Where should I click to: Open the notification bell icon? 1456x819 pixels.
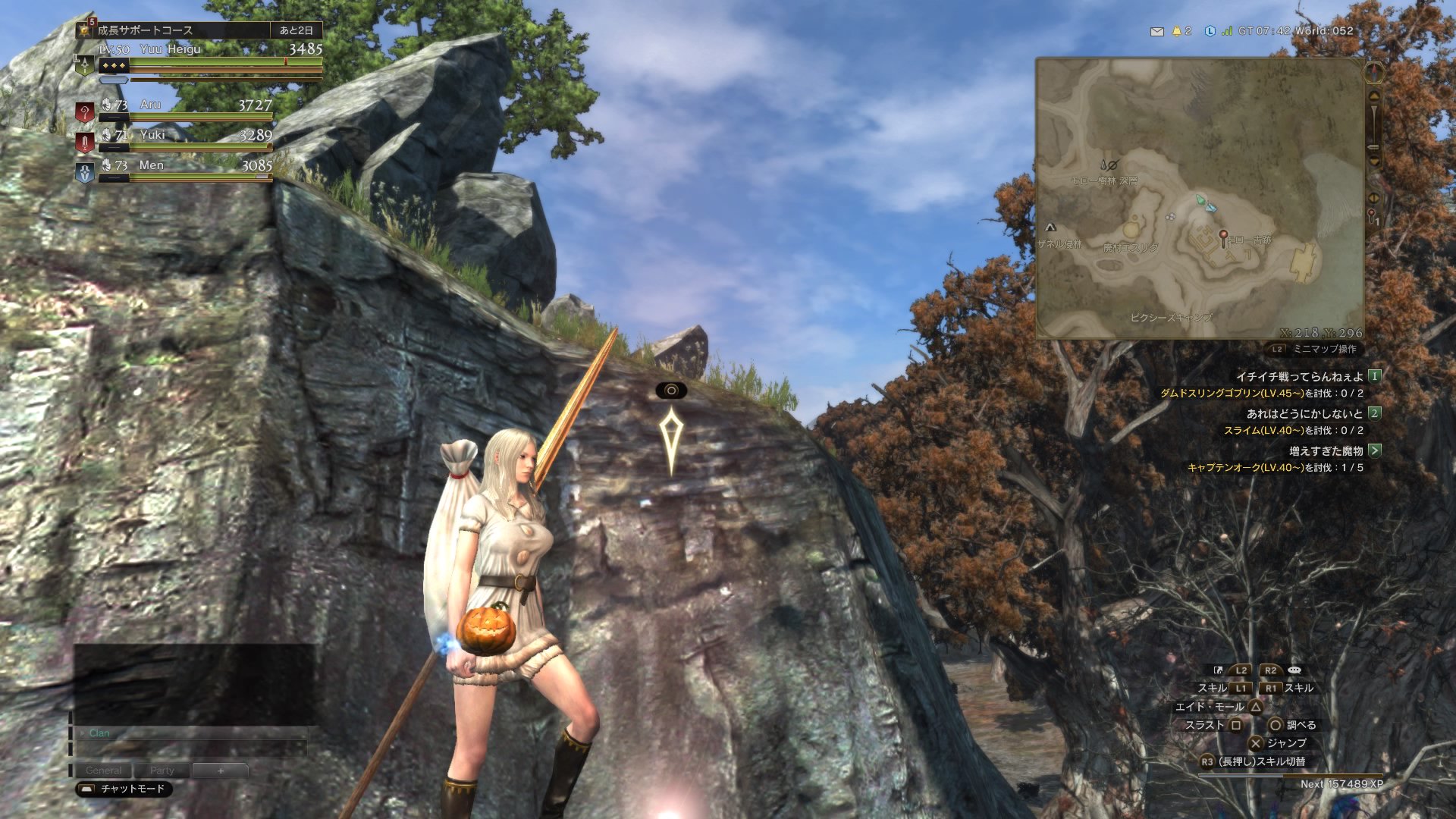pos(1177,31)
